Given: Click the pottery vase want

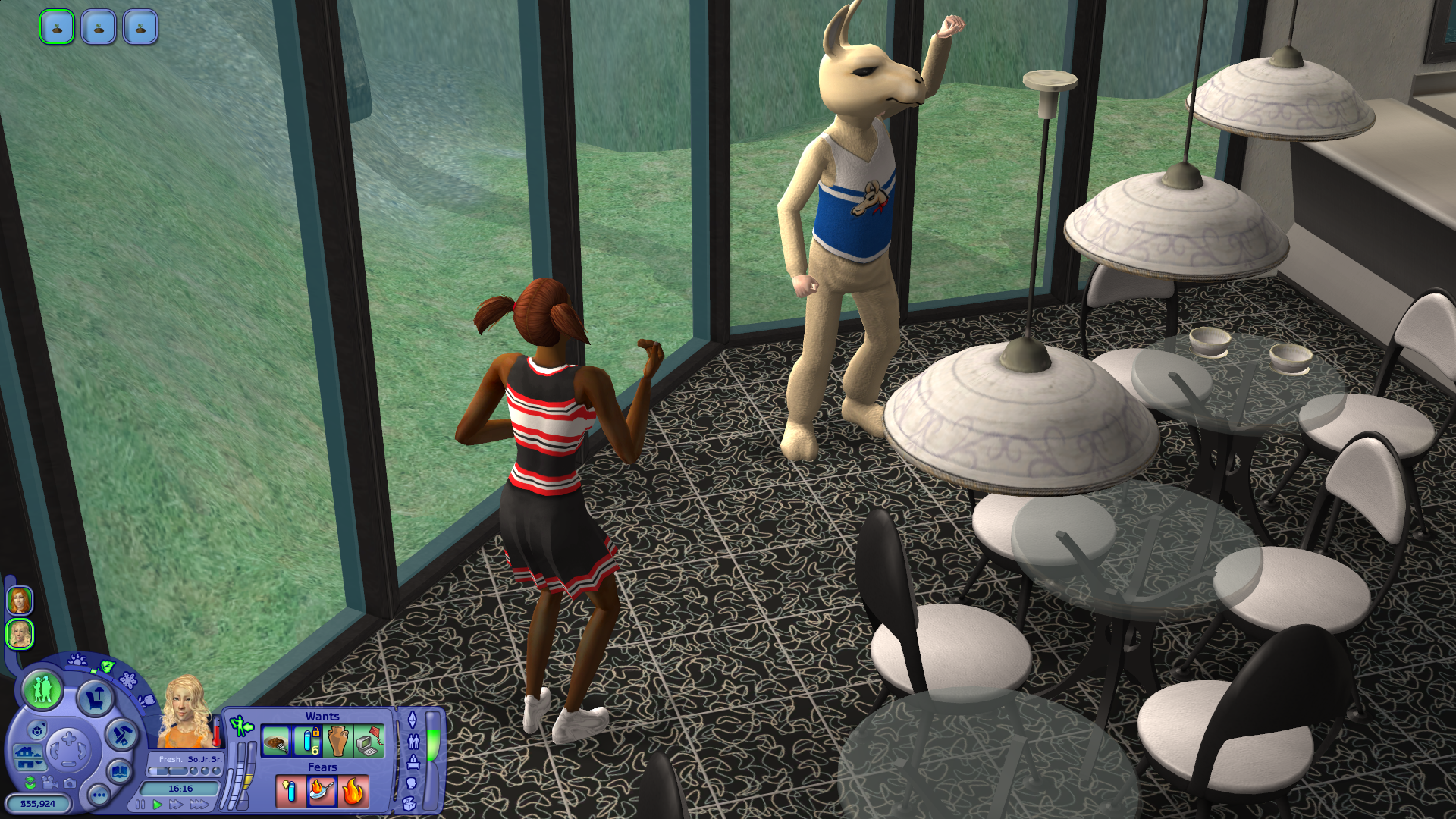Looking at the screenshot, I should click(x=338, y=741).
